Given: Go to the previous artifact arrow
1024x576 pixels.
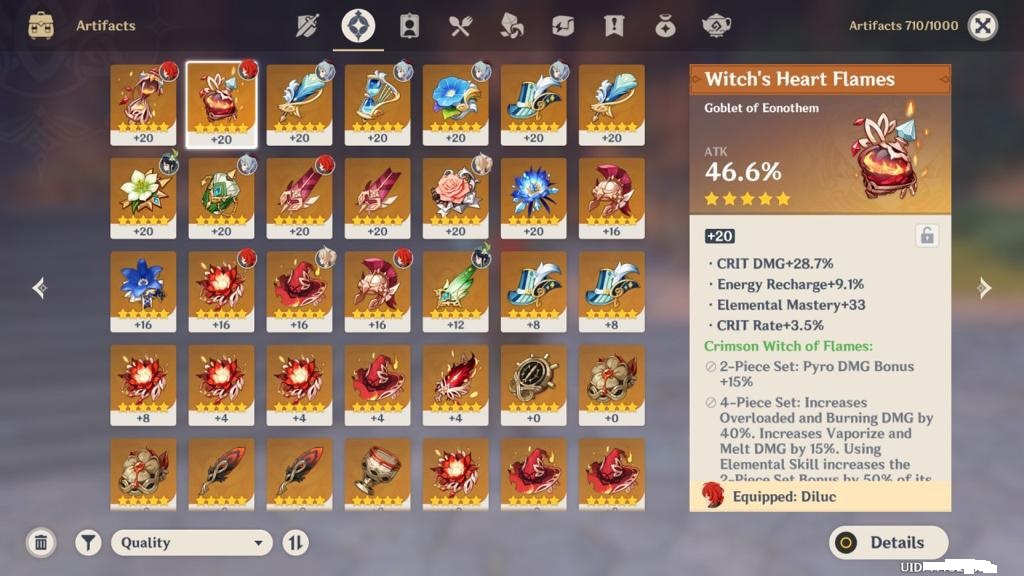Looking at the screenshot, I should point(40,288).
